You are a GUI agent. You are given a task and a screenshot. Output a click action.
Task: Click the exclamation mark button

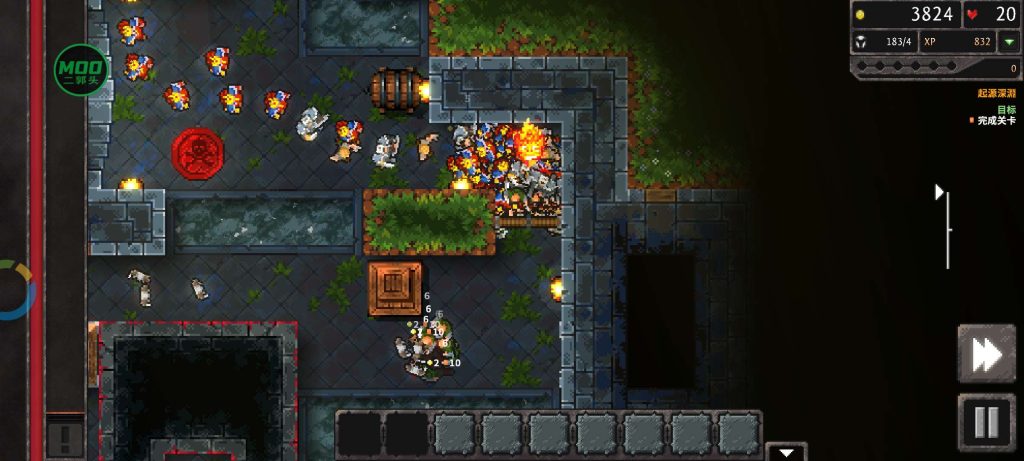(64, 436)
